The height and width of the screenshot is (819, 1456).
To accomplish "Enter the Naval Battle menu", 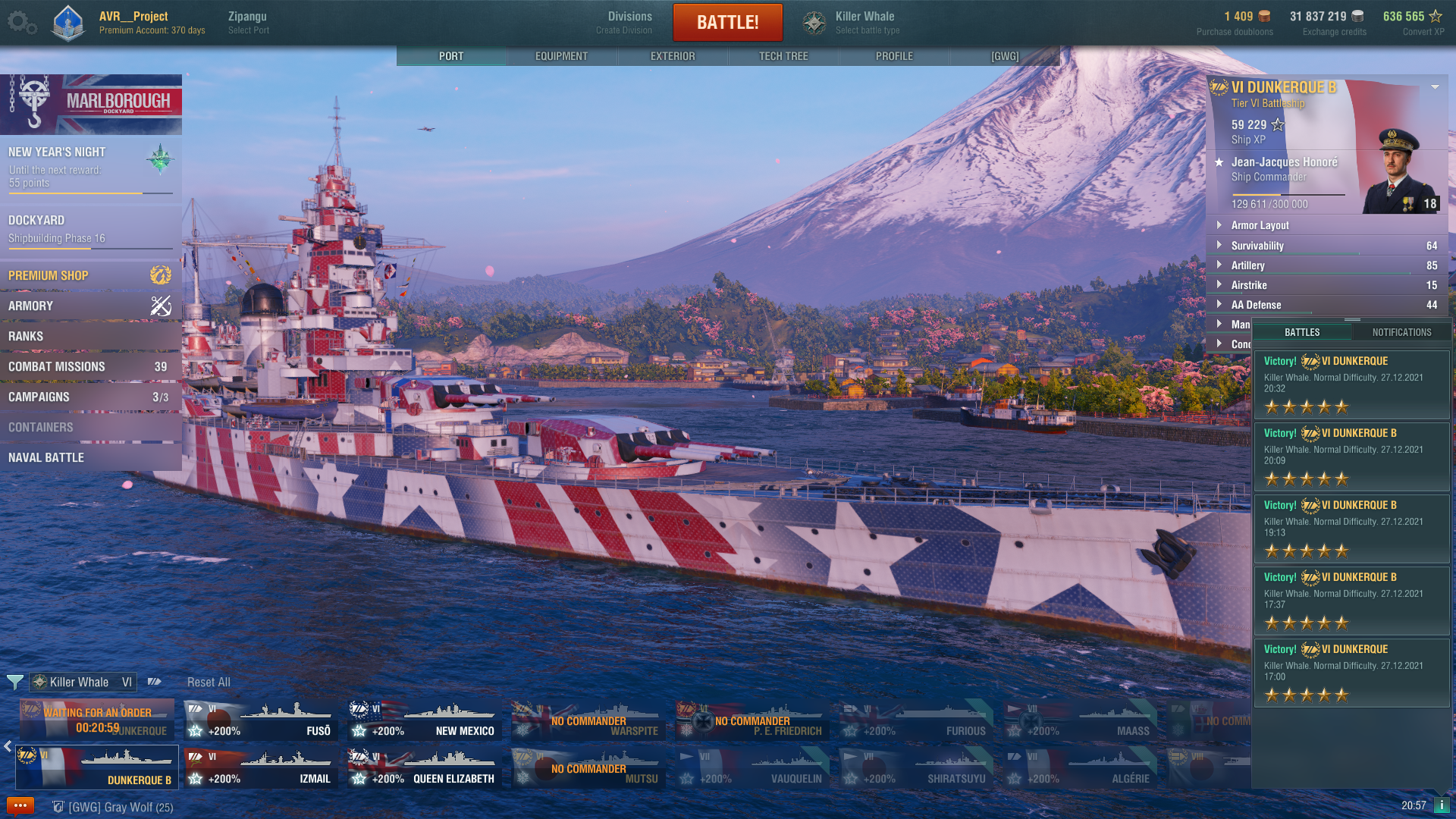I will (x=89, y=457).
